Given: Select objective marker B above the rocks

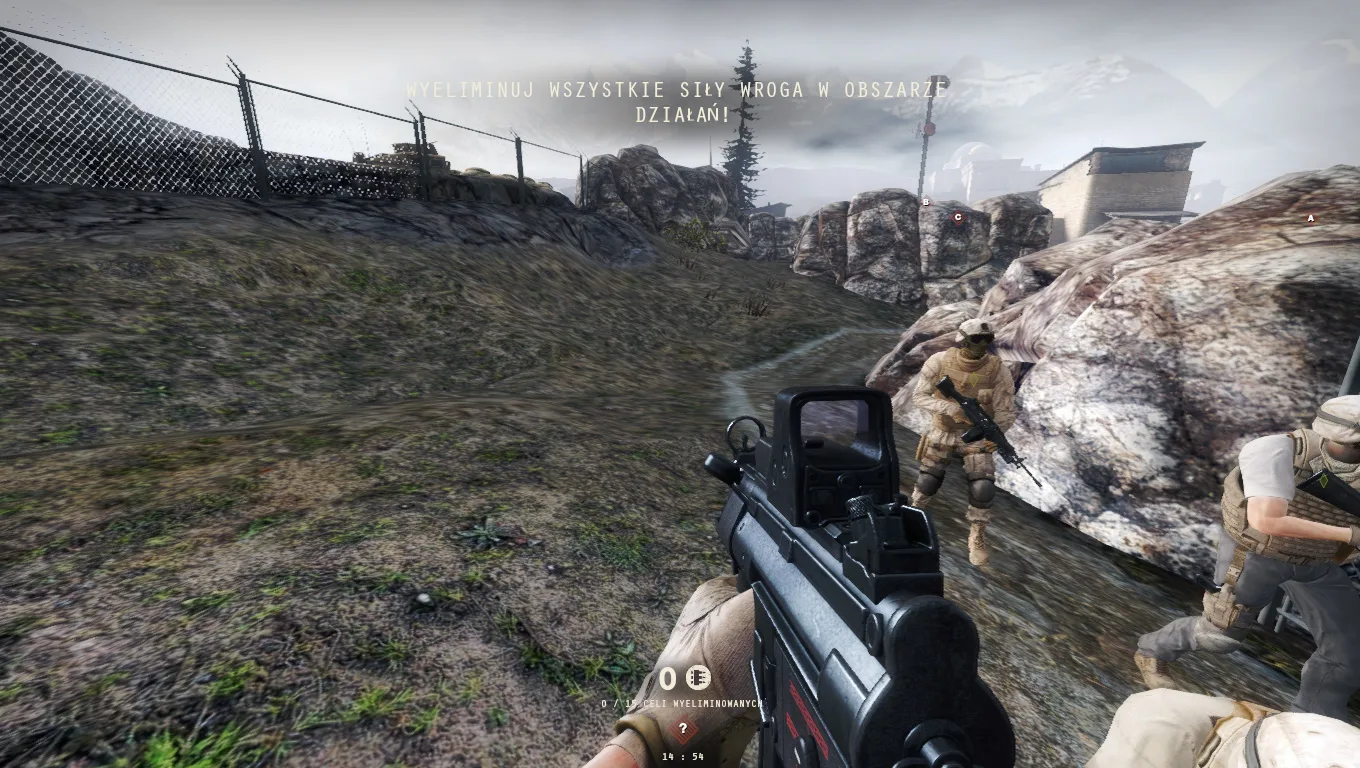Looking at the screenshot, I should coord(926,203).
